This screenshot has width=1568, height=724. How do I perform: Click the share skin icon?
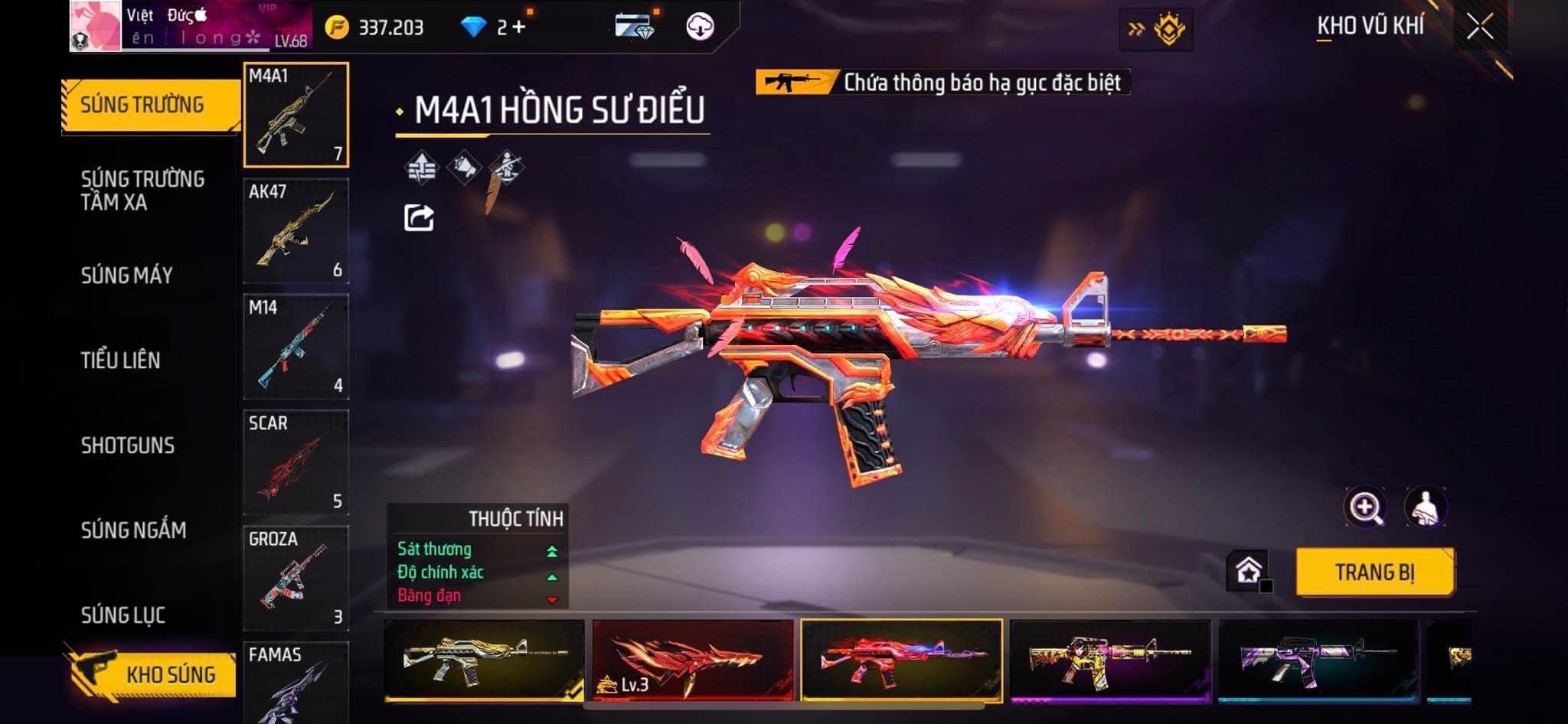pyautogui.click(x=419, y=218)
